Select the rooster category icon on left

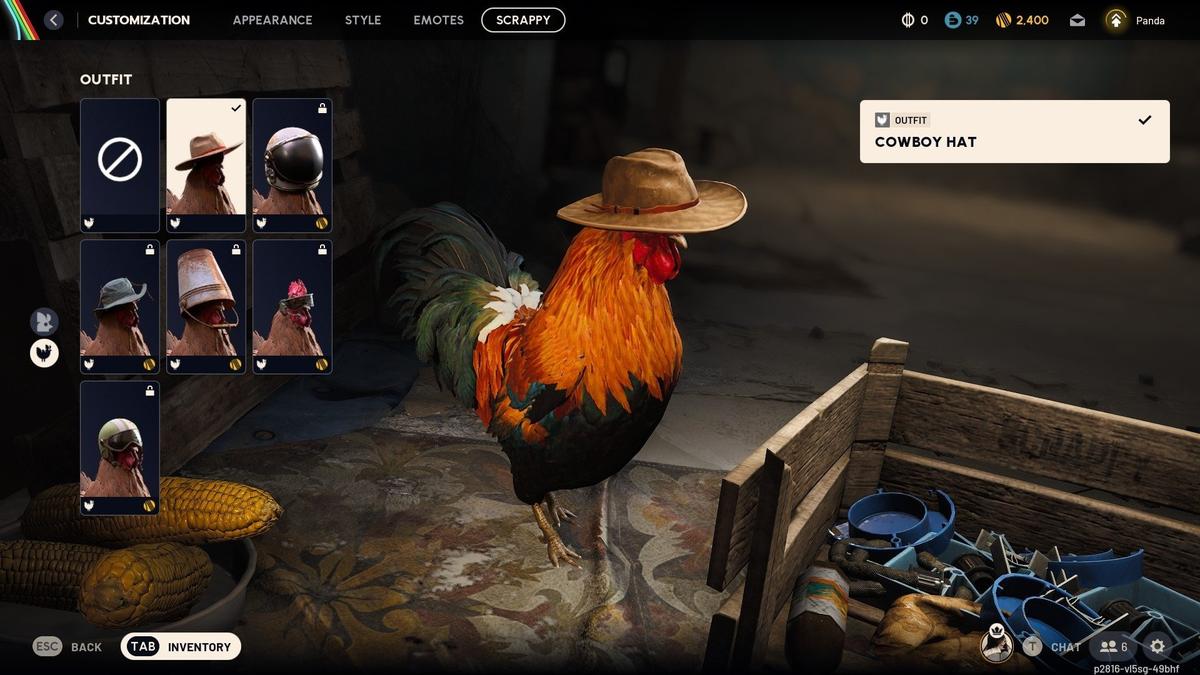coord(44,353)
